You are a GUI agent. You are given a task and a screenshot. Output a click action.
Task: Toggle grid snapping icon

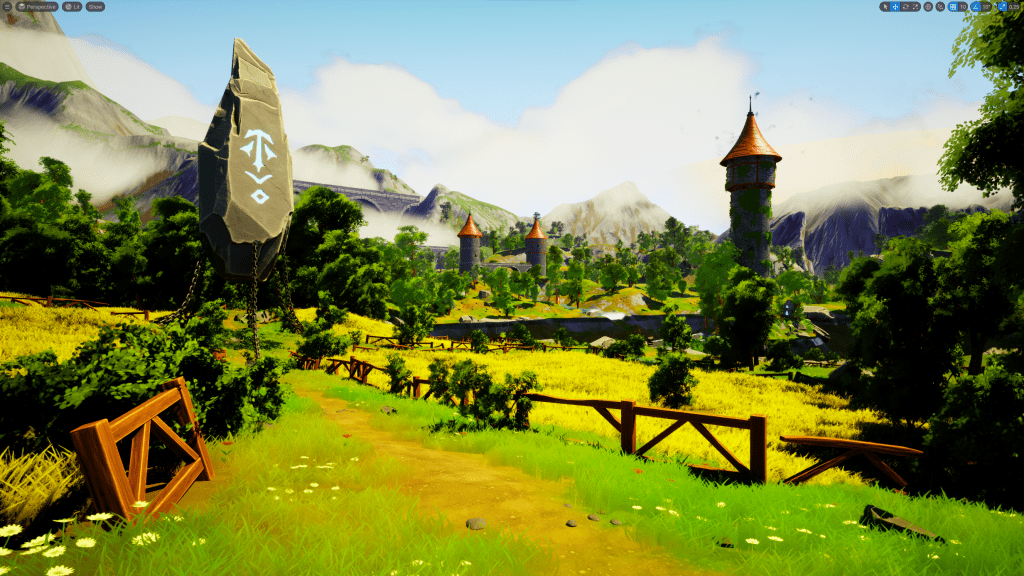click(x=952, y=6)
